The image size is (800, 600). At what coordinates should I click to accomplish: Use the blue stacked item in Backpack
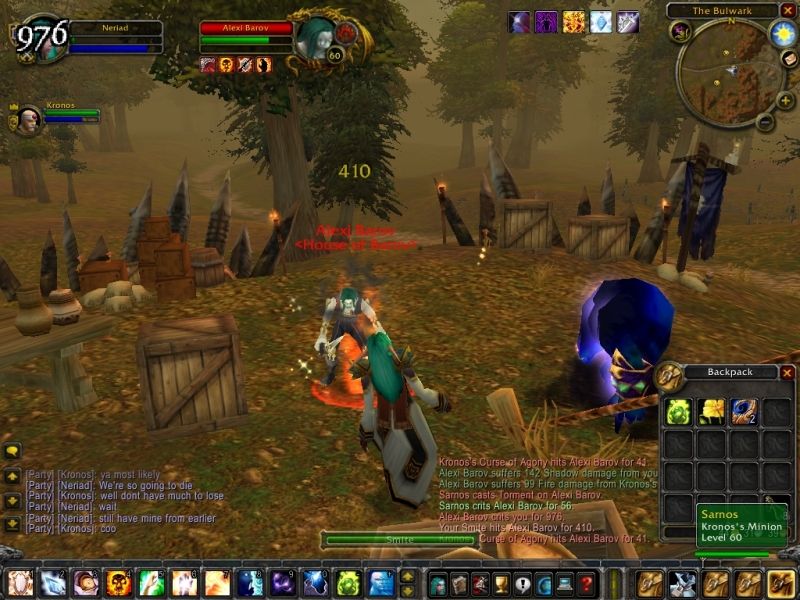pos(742,410)
